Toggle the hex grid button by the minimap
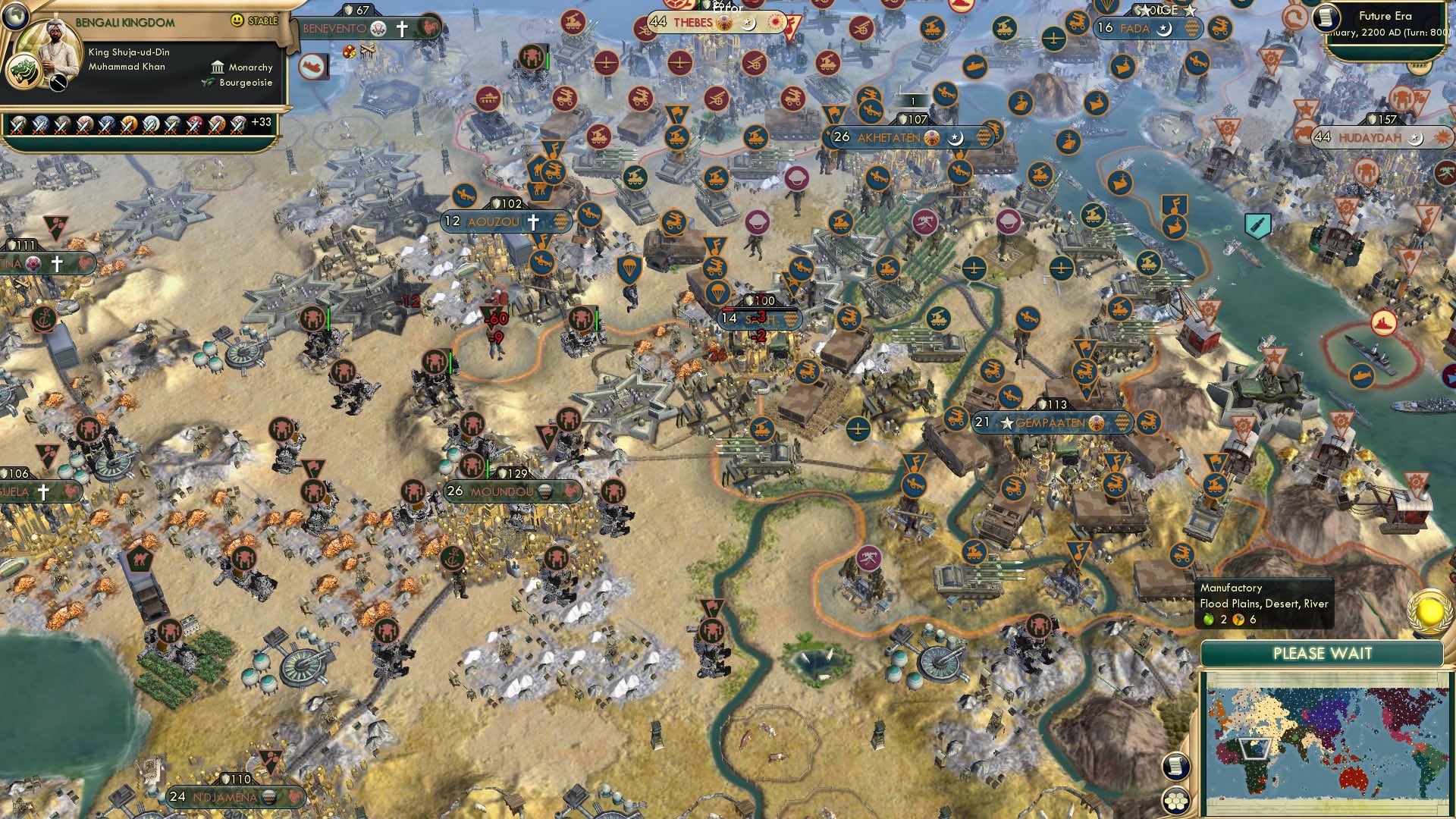 tap(1175, 802)
